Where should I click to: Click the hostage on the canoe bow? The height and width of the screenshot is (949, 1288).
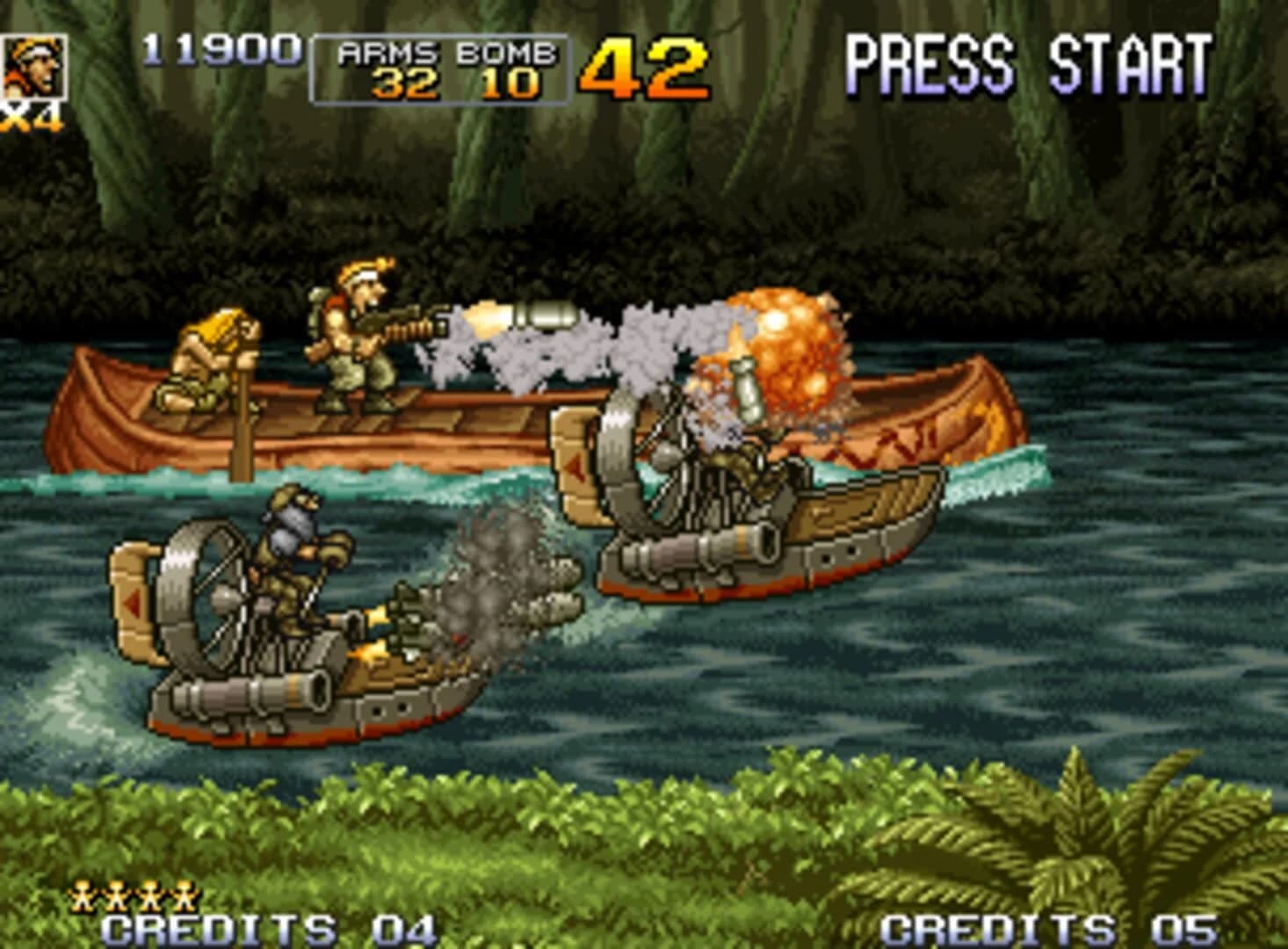point(211,351)
